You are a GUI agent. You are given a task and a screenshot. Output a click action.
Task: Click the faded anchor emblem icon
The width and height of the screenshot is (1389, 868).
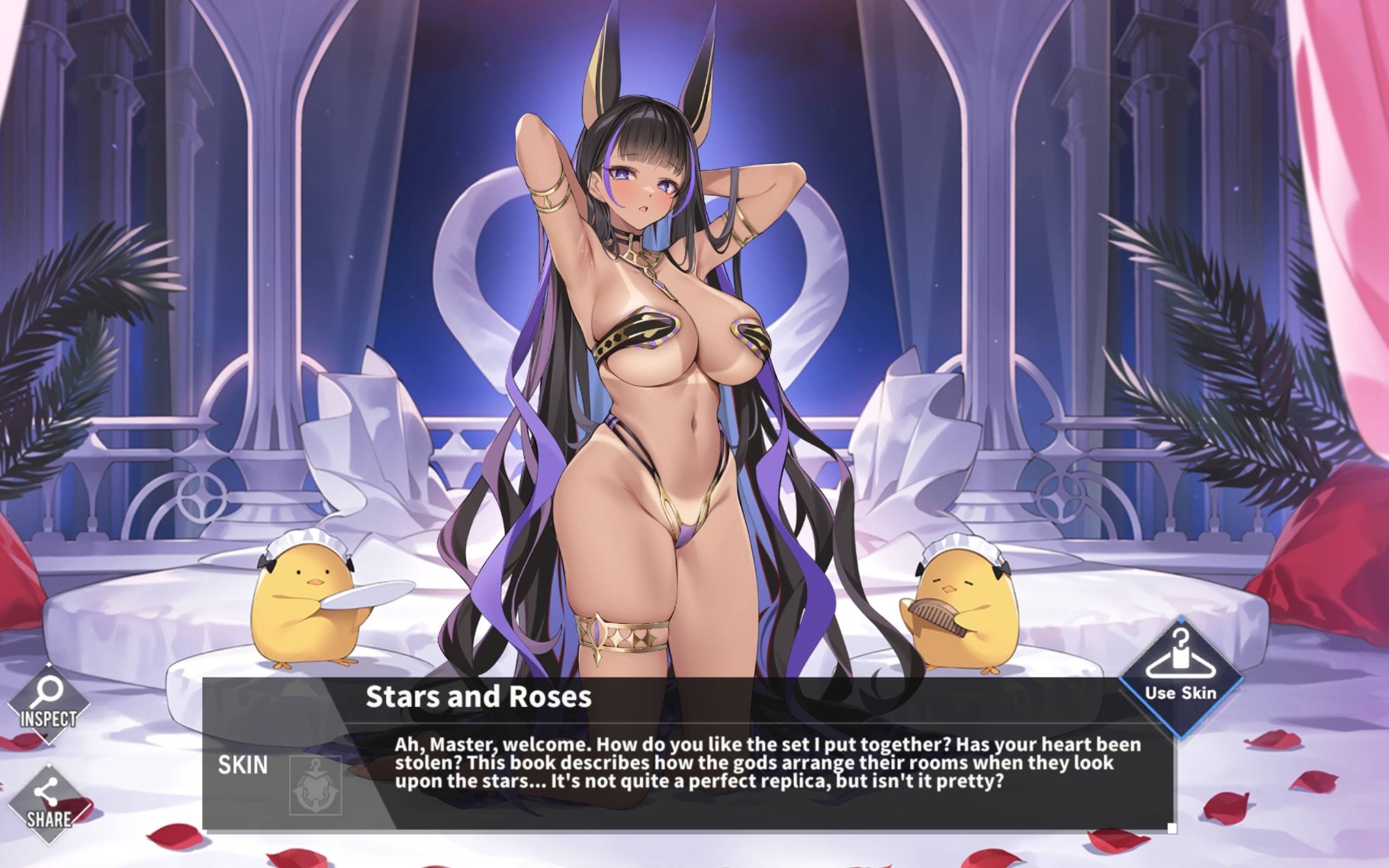click(315, 785)
